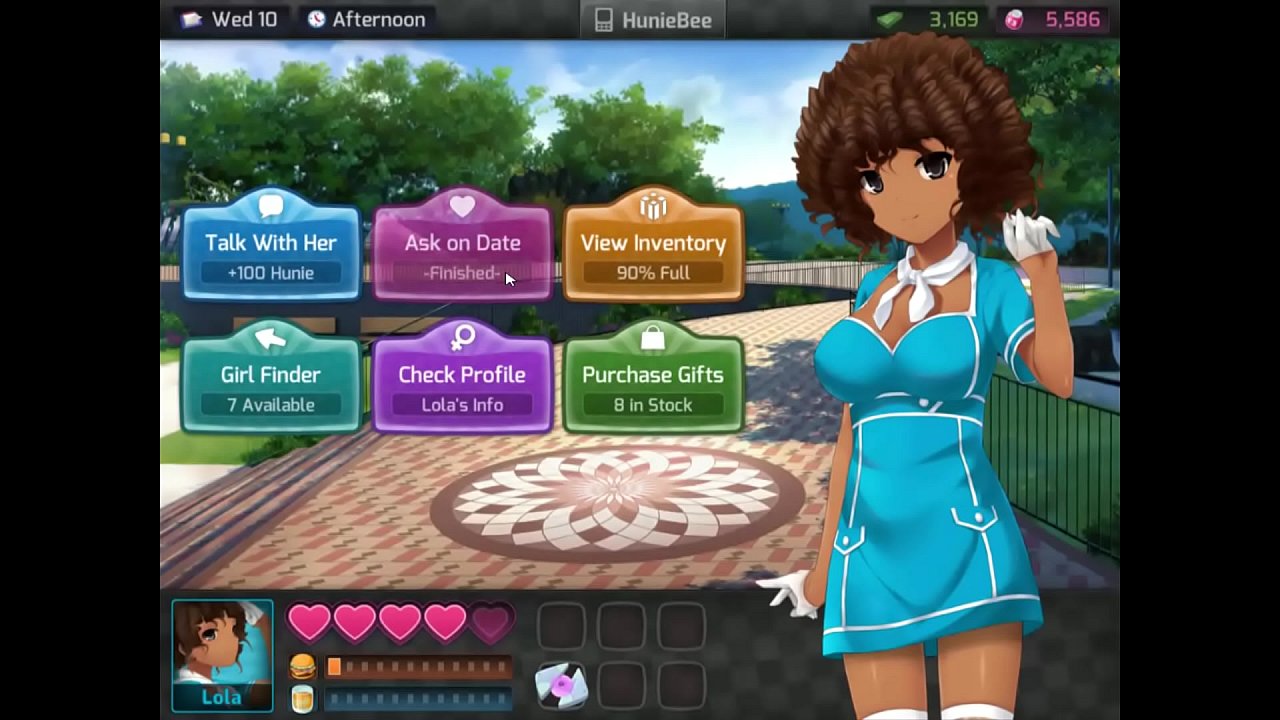The image size is (1280, 720).
Task: Click the hunger meter progress bar
Action: point(420,667)
